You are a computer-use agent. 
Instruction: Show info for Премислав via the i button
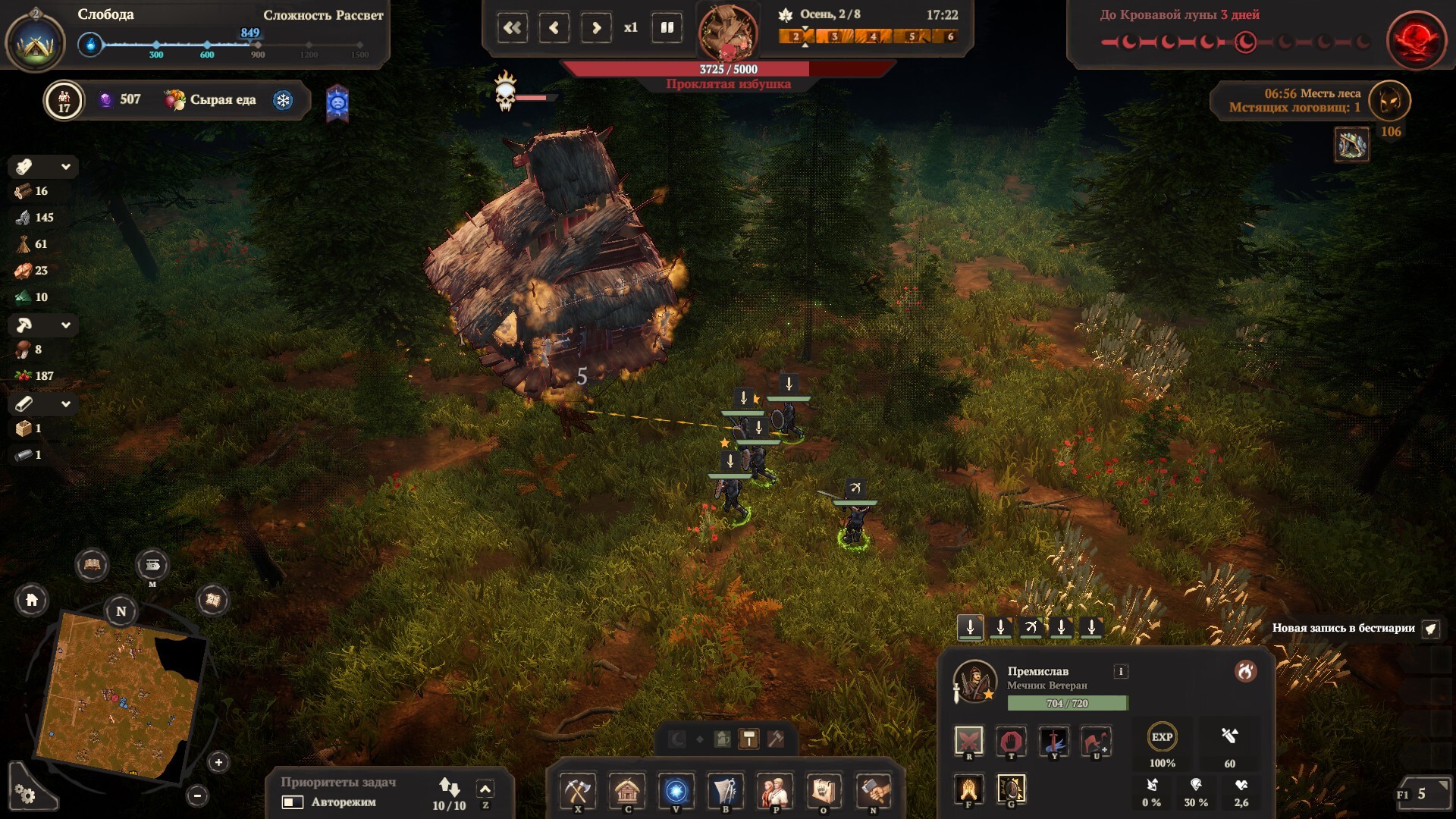(x=1121, y=671)
